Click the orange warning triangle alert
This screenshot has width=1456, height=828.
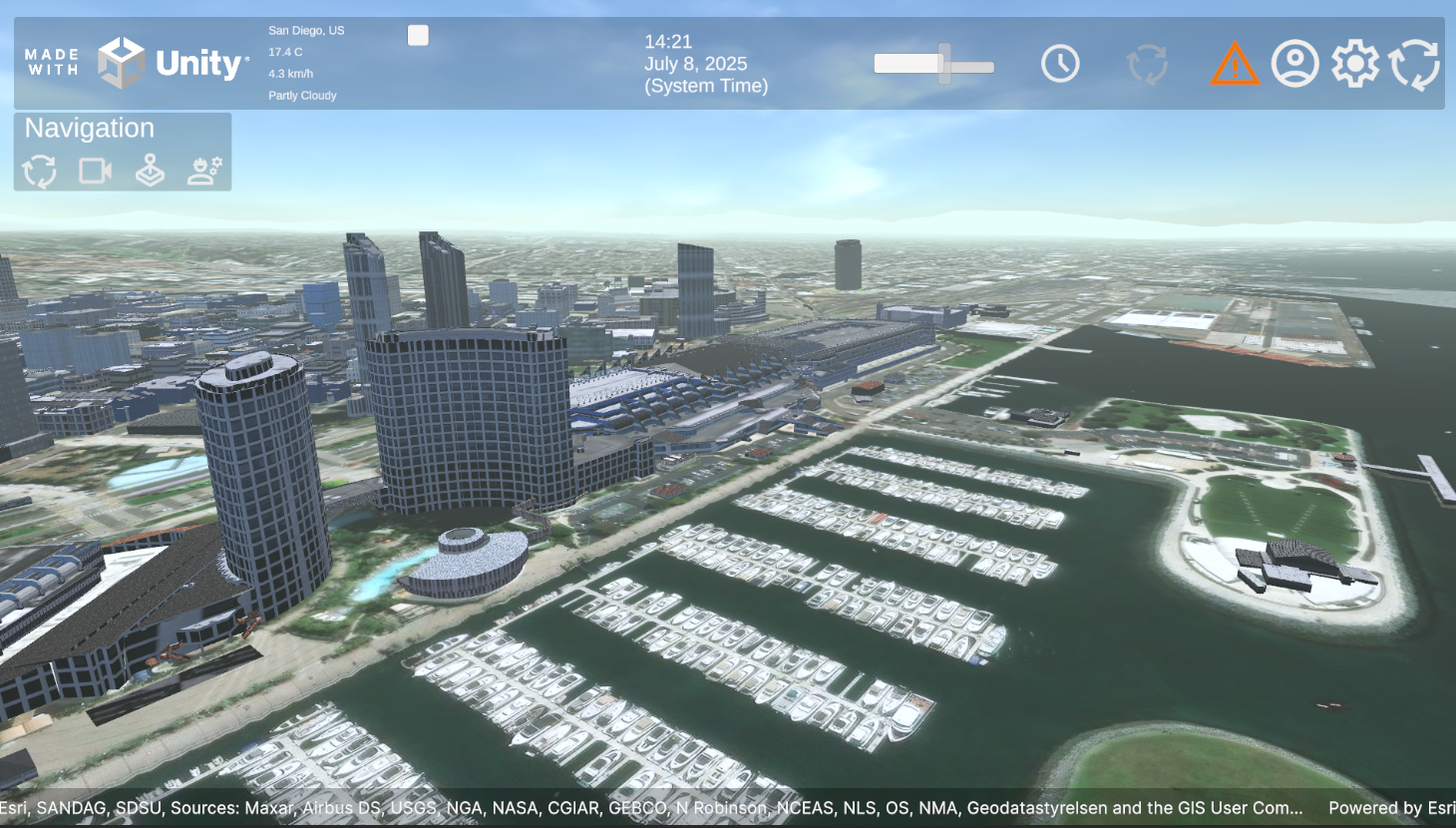pos(1234,64)
